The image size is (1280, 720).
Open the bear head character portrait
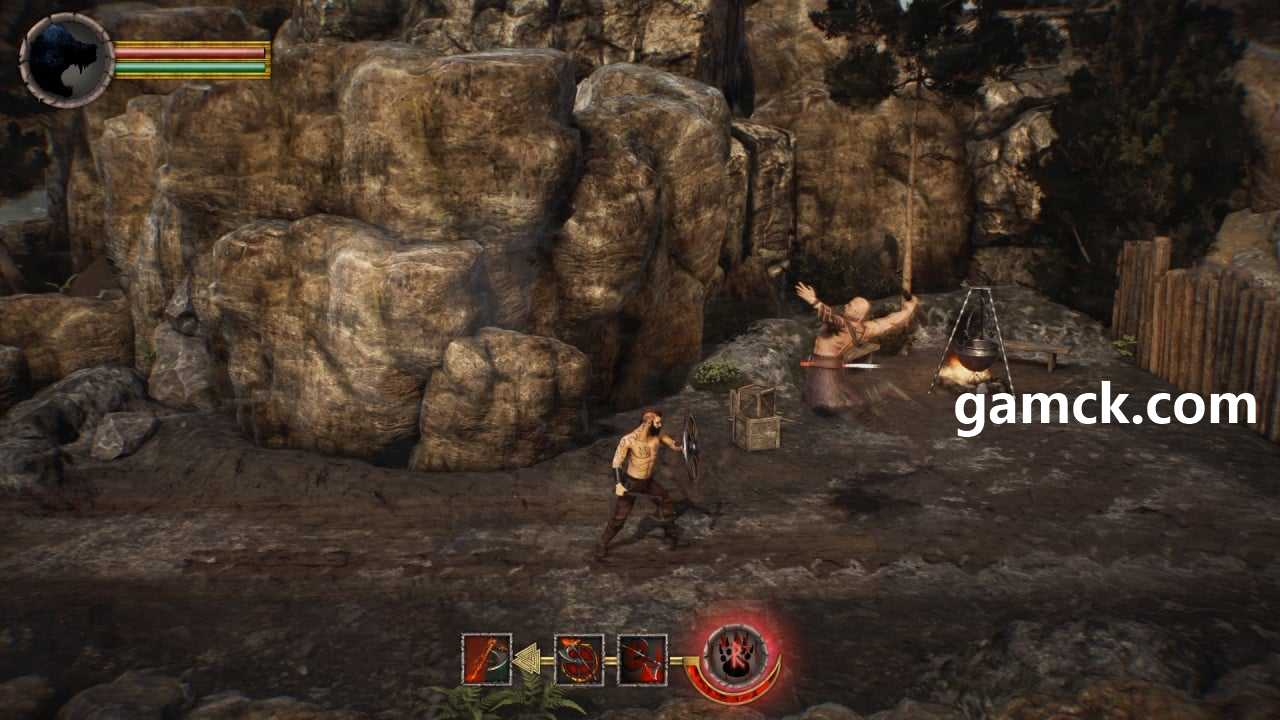pos(66,60)
